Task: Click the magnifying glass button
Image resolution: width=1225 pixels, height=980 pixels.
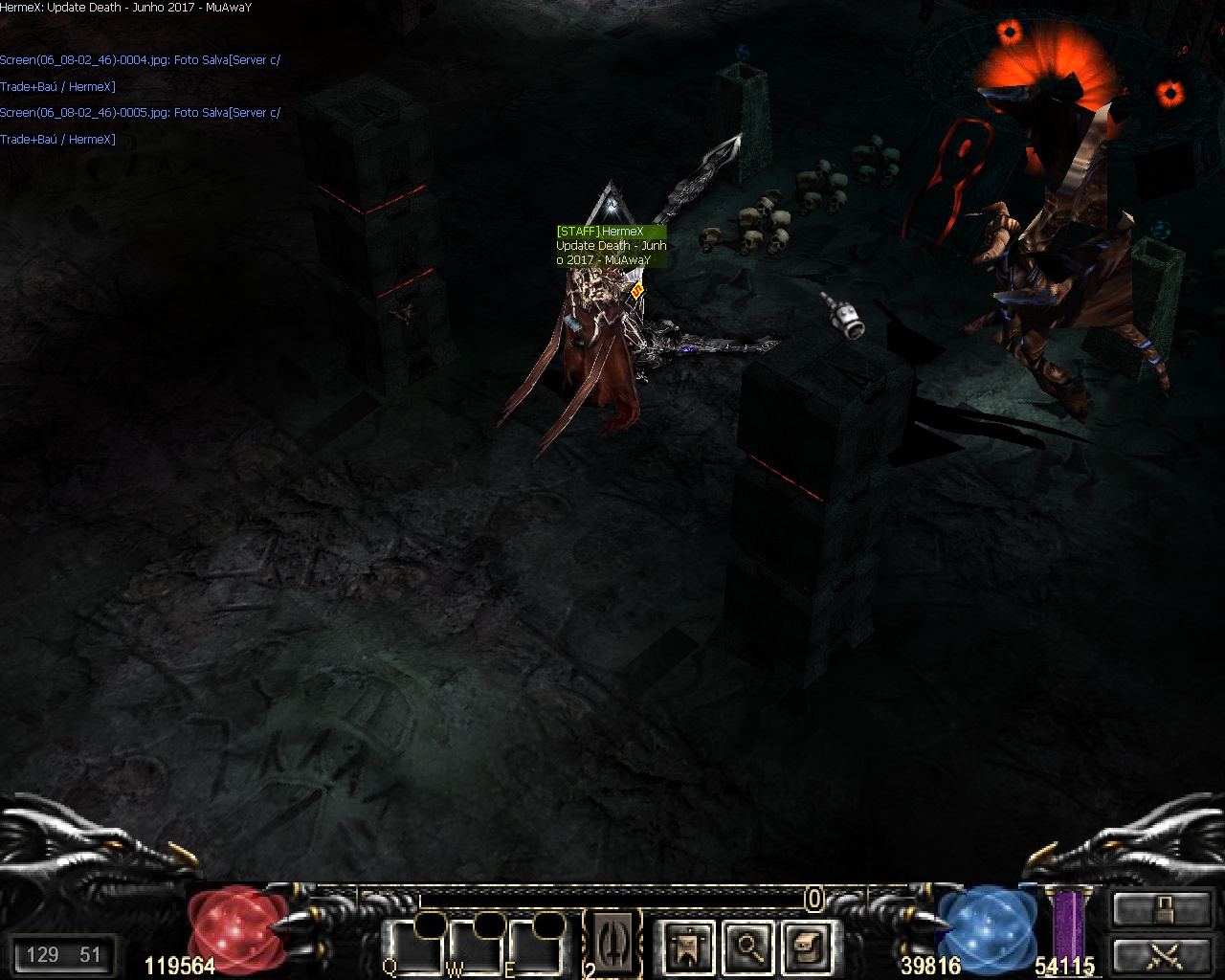Action: [x=746, y=947]
